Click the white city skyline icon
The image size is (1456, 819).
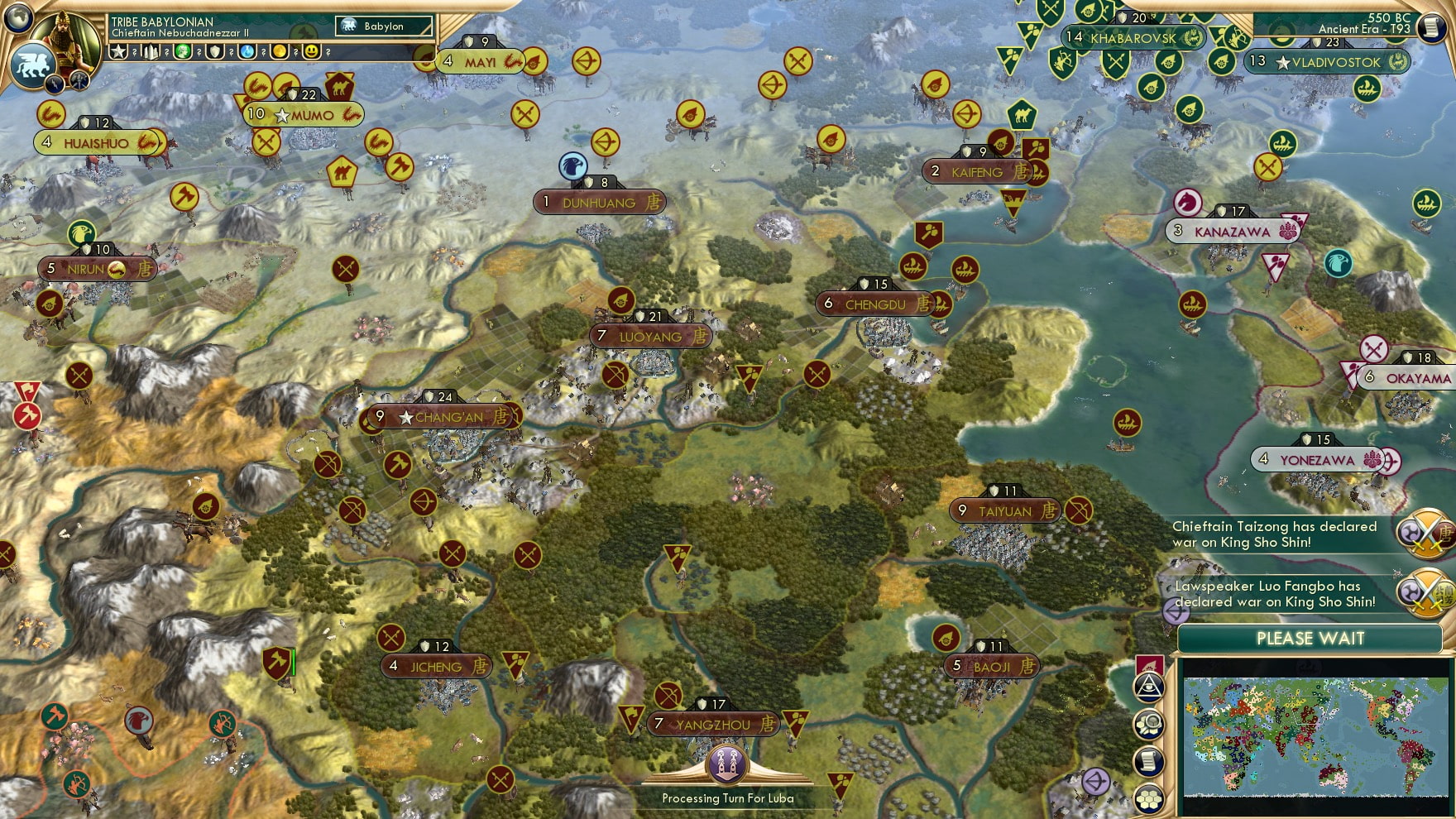(151, 52)
